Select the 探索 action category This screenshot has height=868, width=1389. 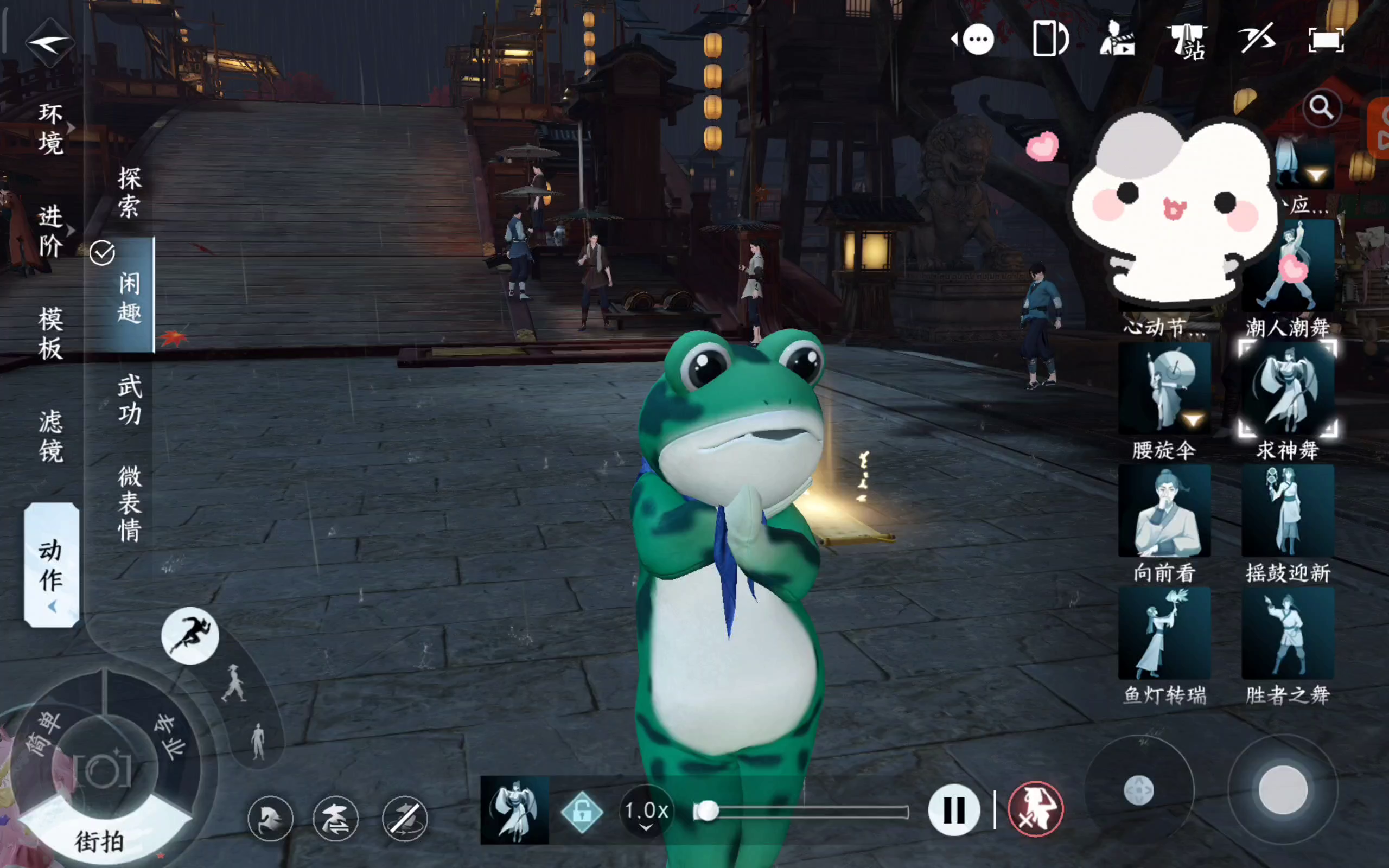[129, 192]
